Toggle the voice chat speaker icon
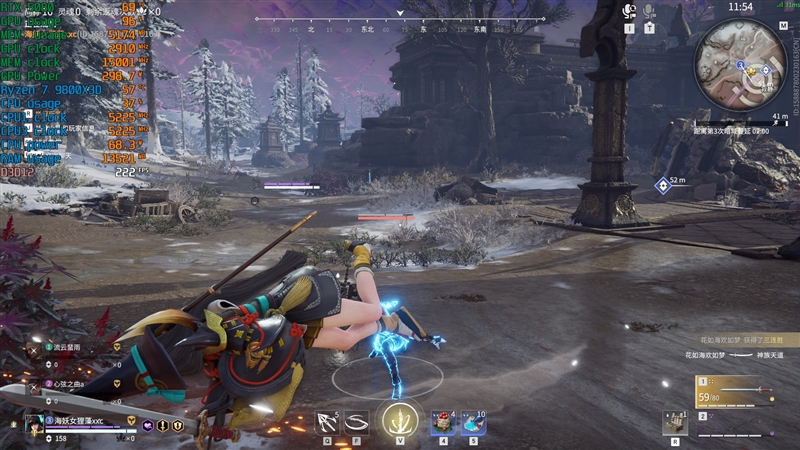The image size is (800, 450). pos(629,11)
